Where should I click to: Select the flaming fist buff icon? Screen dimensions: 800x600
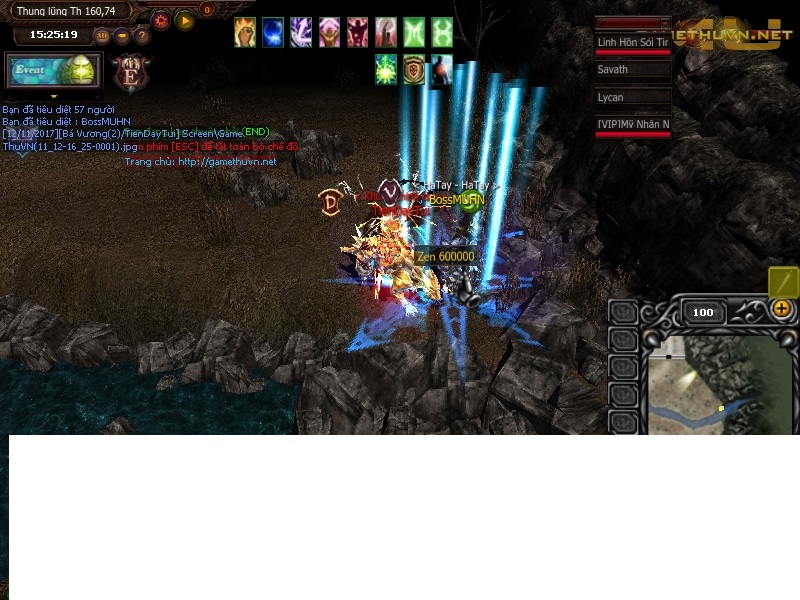(x=245, y=32)
